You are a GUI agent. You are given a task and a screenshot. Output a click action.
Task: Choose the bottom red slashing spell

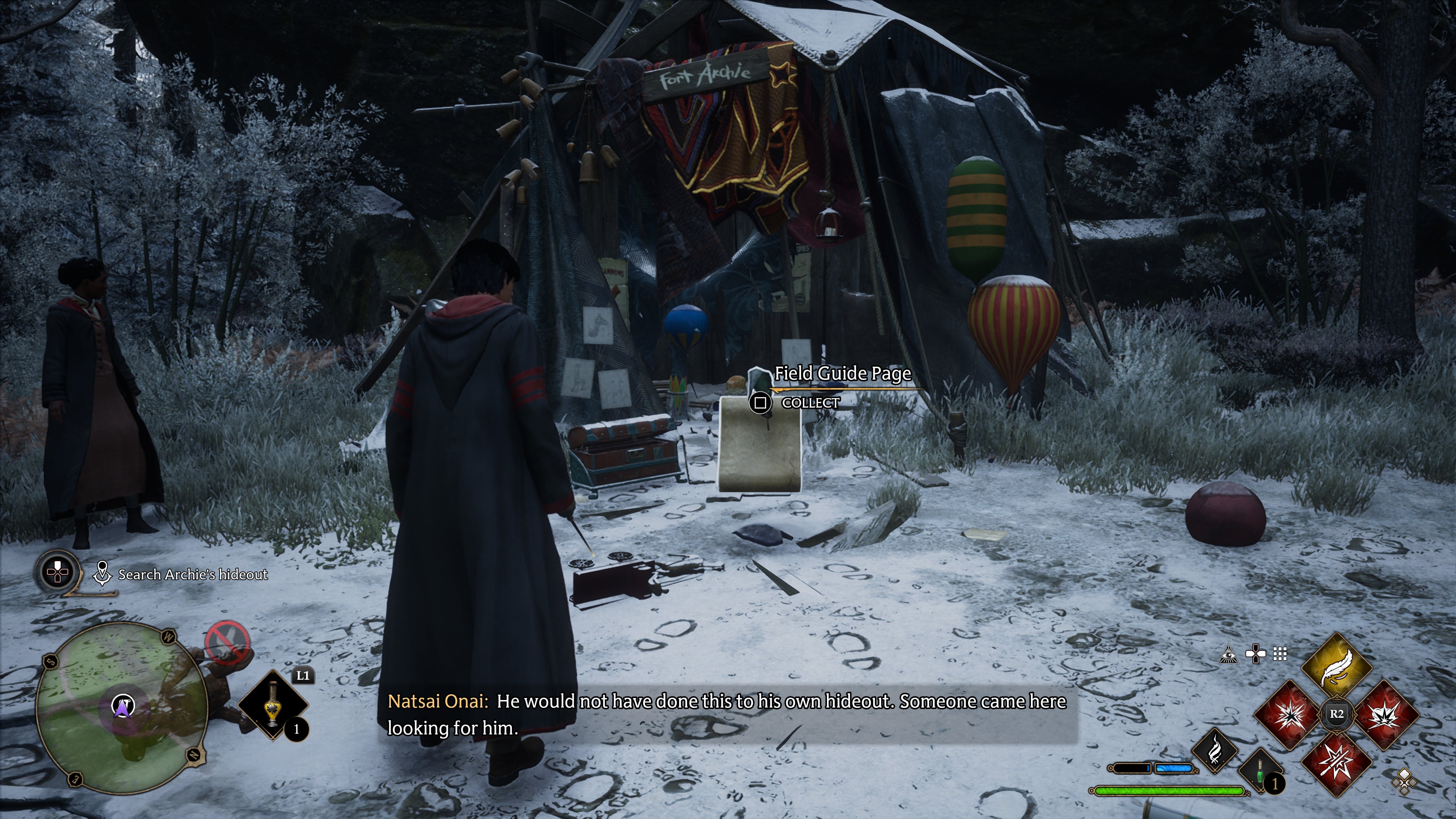pyautogui.click(x=1337, y=762)
